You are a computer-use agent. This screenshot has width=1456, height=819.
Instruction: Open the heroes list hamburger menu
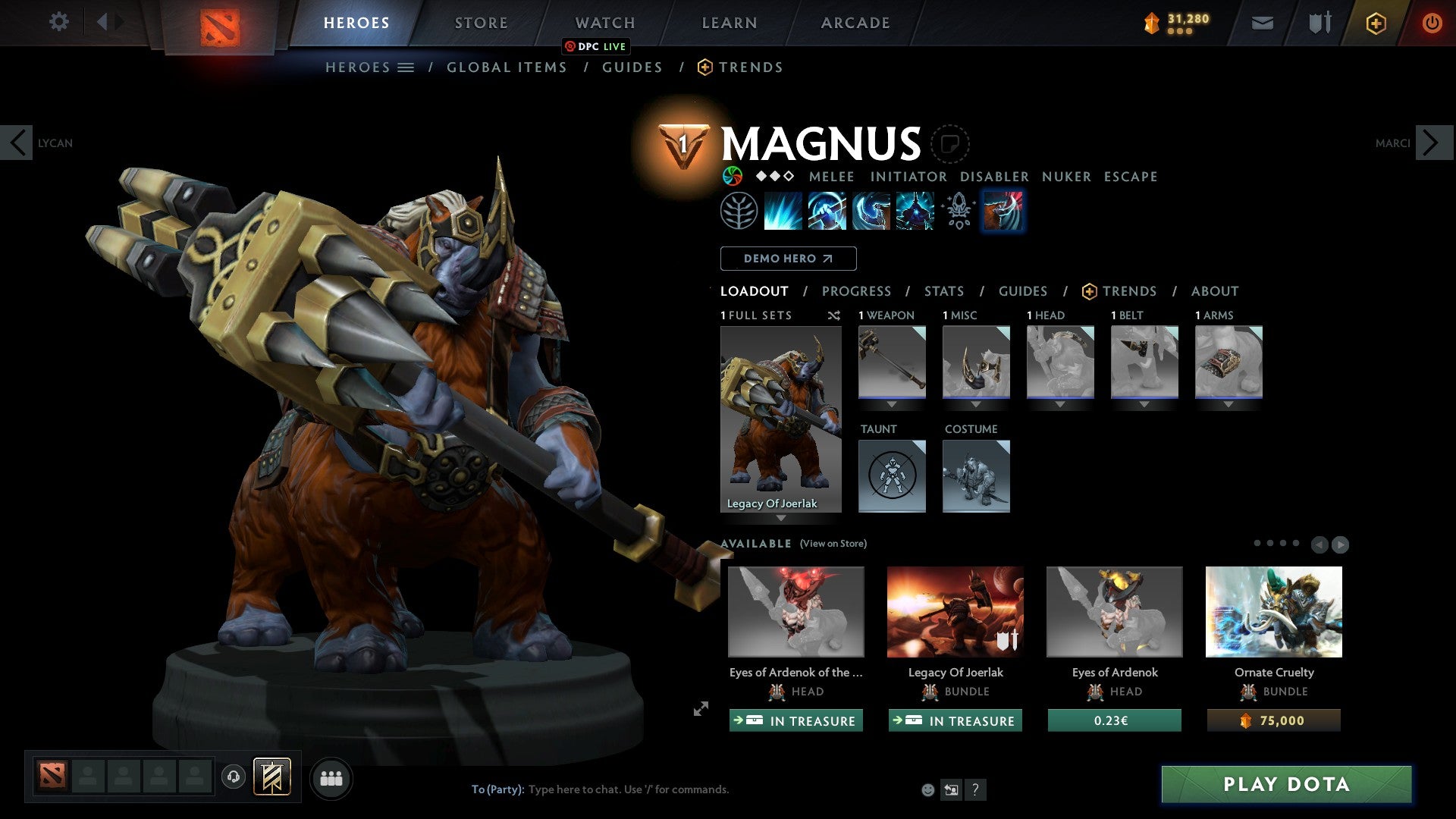point(407,67)
